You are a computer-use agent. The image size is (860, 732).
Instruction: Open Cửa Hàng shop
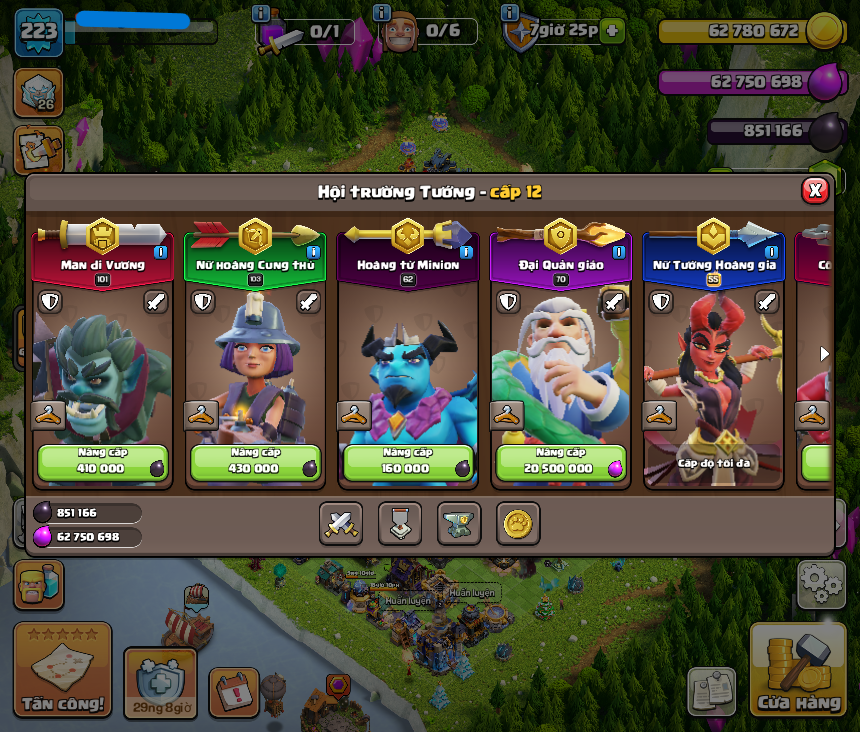click(798, 670)
